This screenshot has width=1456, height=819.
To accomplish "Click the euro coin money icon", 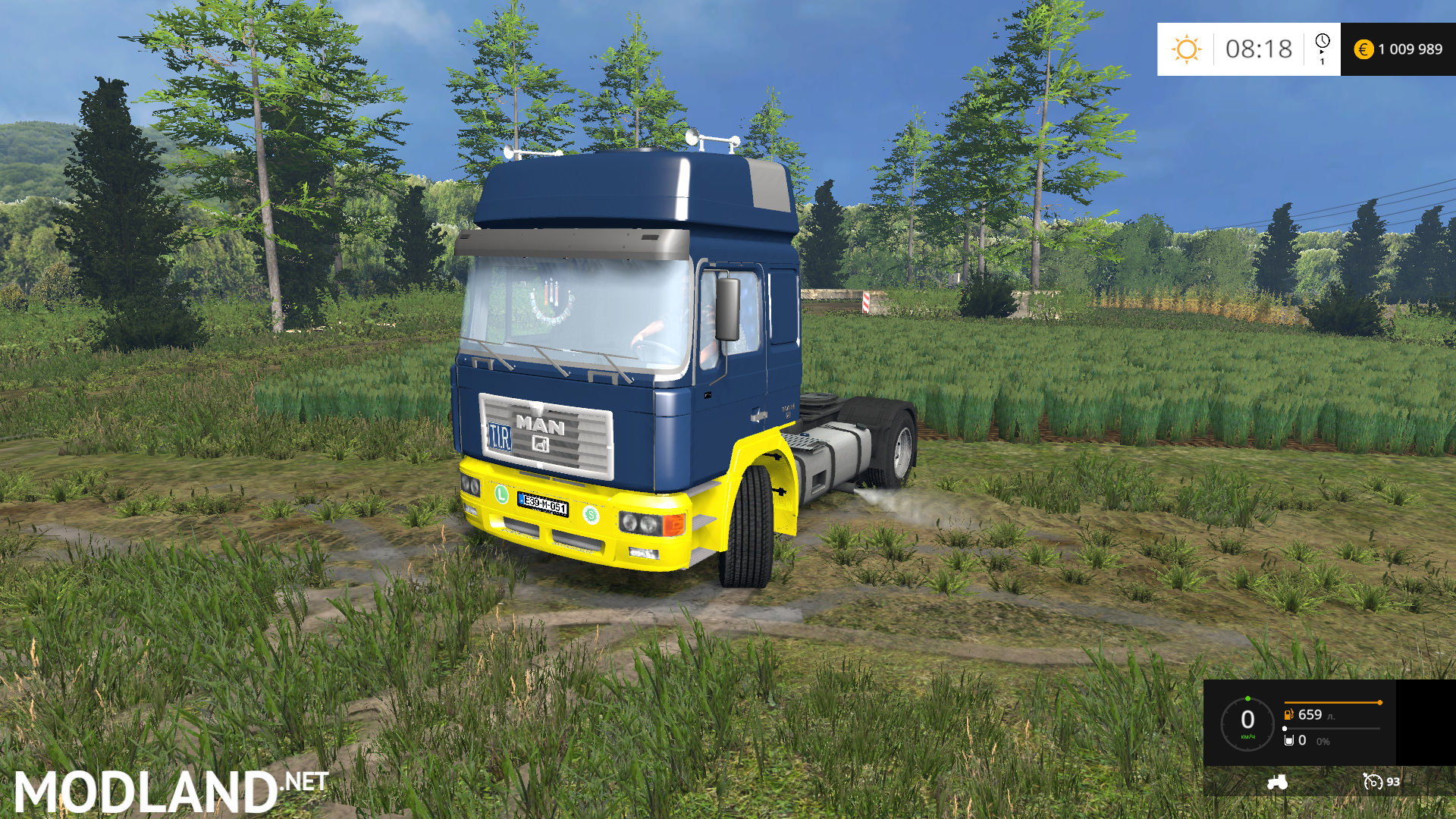I will (1363, 48).
